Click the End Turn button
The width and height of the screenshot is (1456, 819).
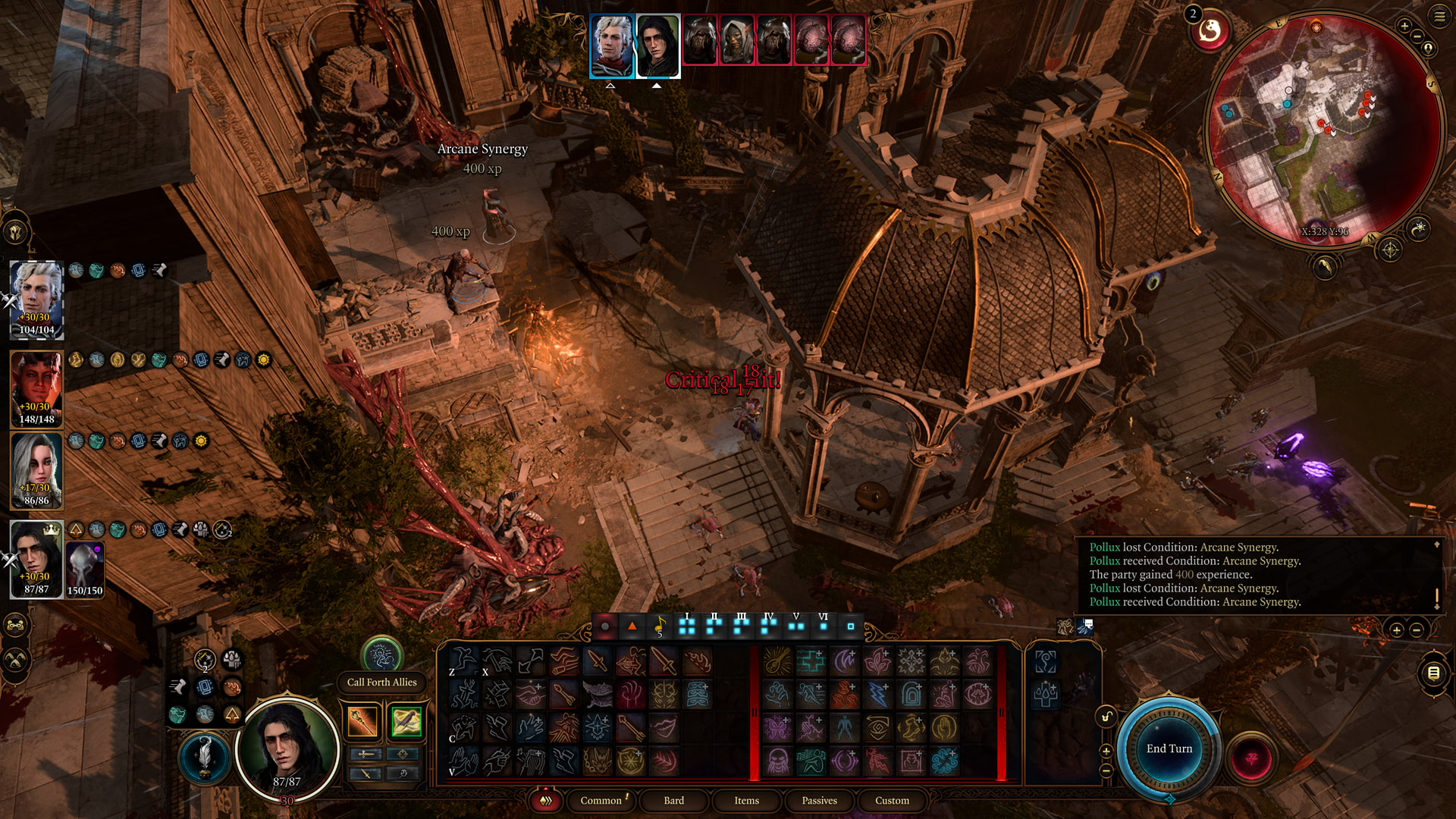[x=1169, y=748]
